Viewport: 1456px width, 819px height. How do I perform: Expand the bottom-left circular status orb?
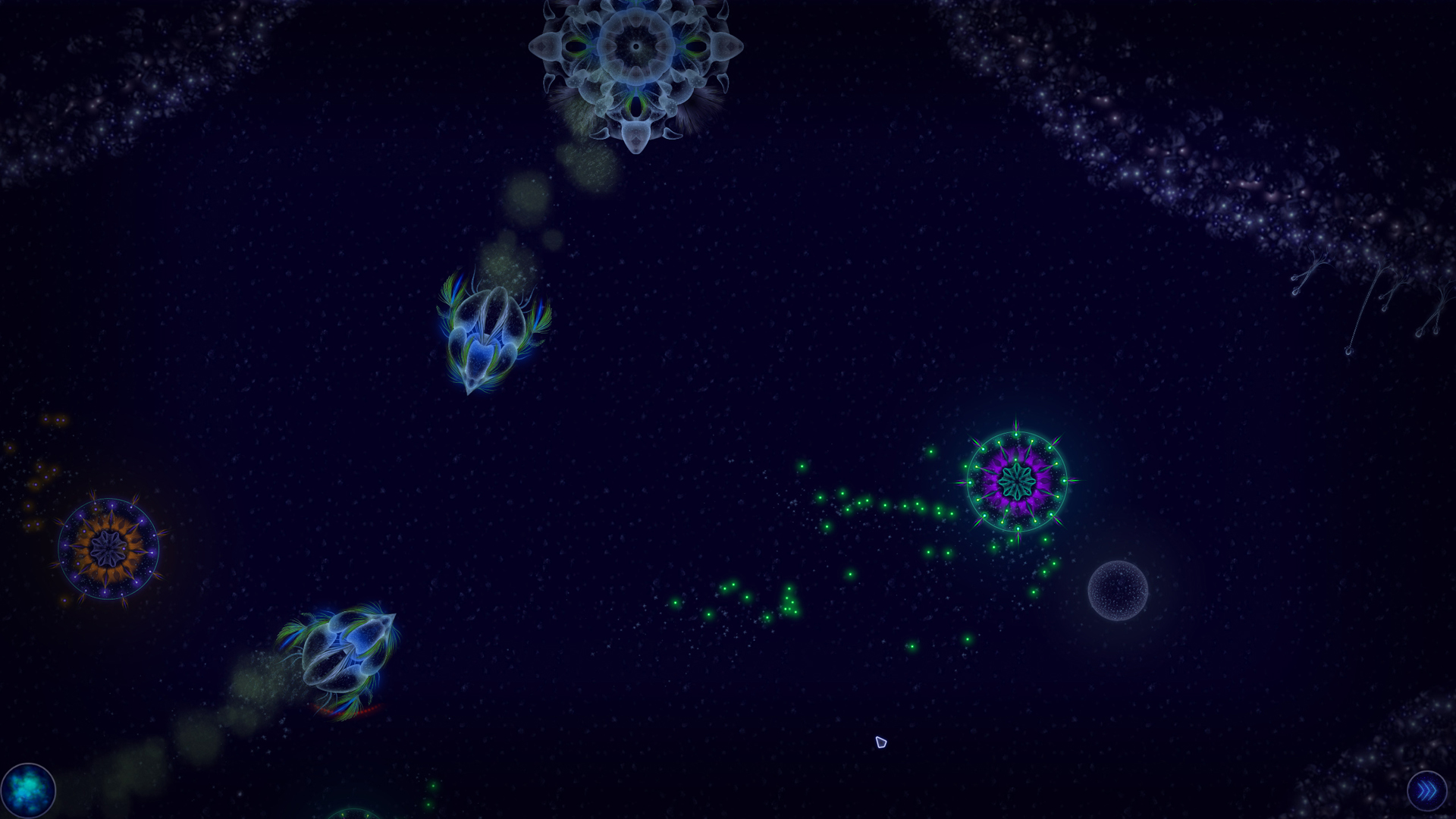[x=28, y=790]
